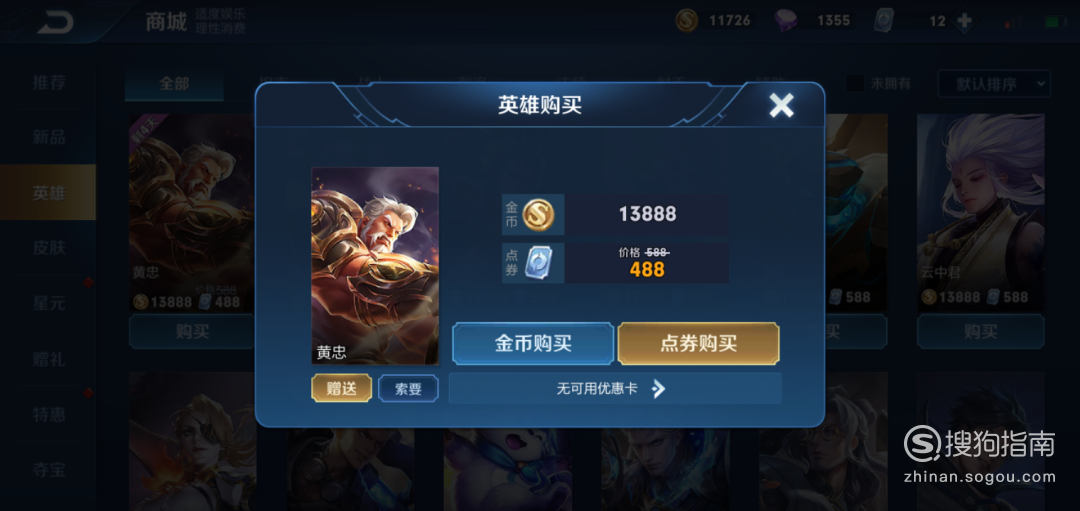
Task: Go back using the top-left return arrow
Action: pos(56,23)
